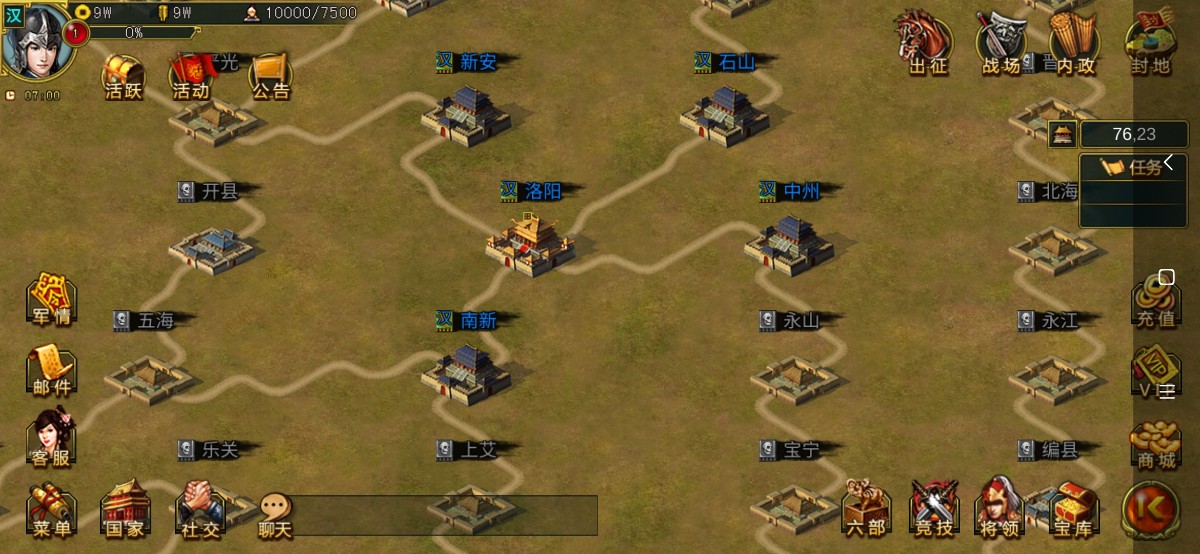This screenshot has height=554, width=1200.
Task: Open the 菜单 menu
Action: (x=51, y=510)
